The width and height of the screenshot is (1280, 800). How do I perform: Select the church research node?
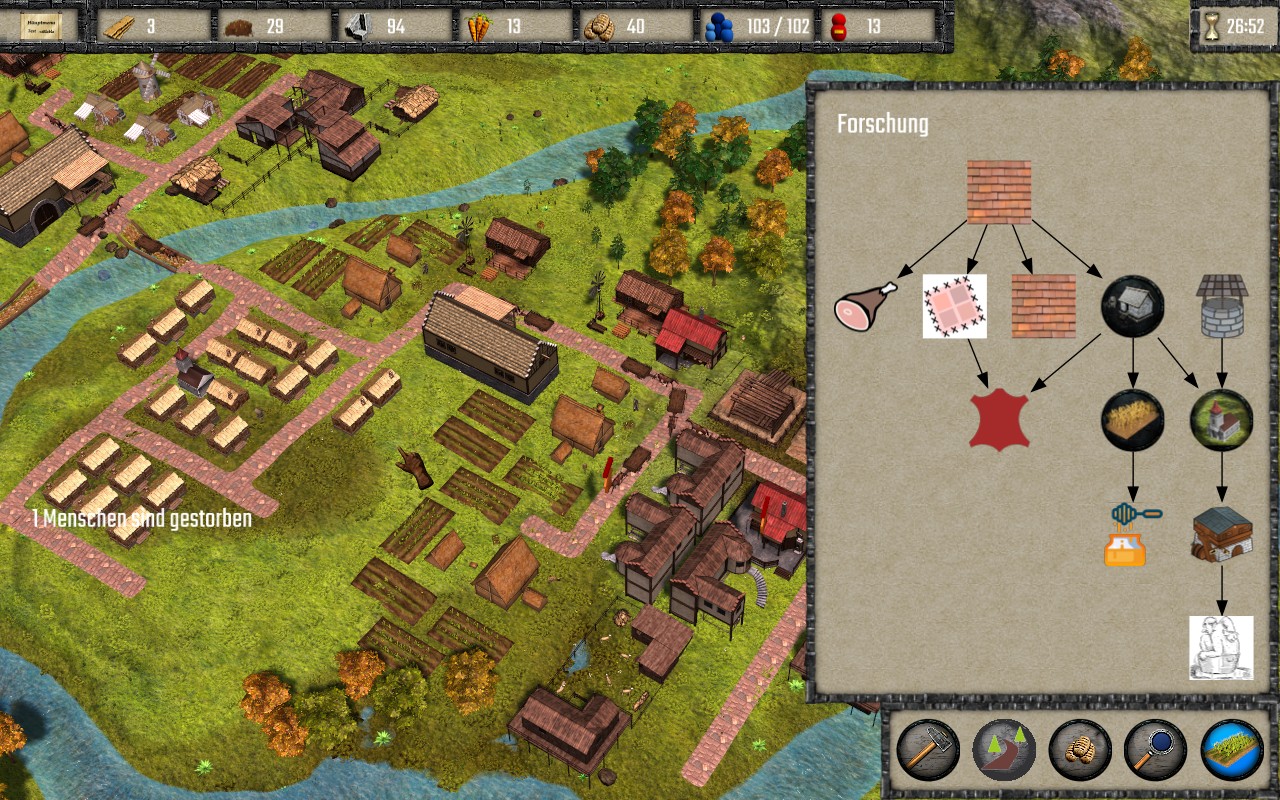click(x=1221, y=420)
